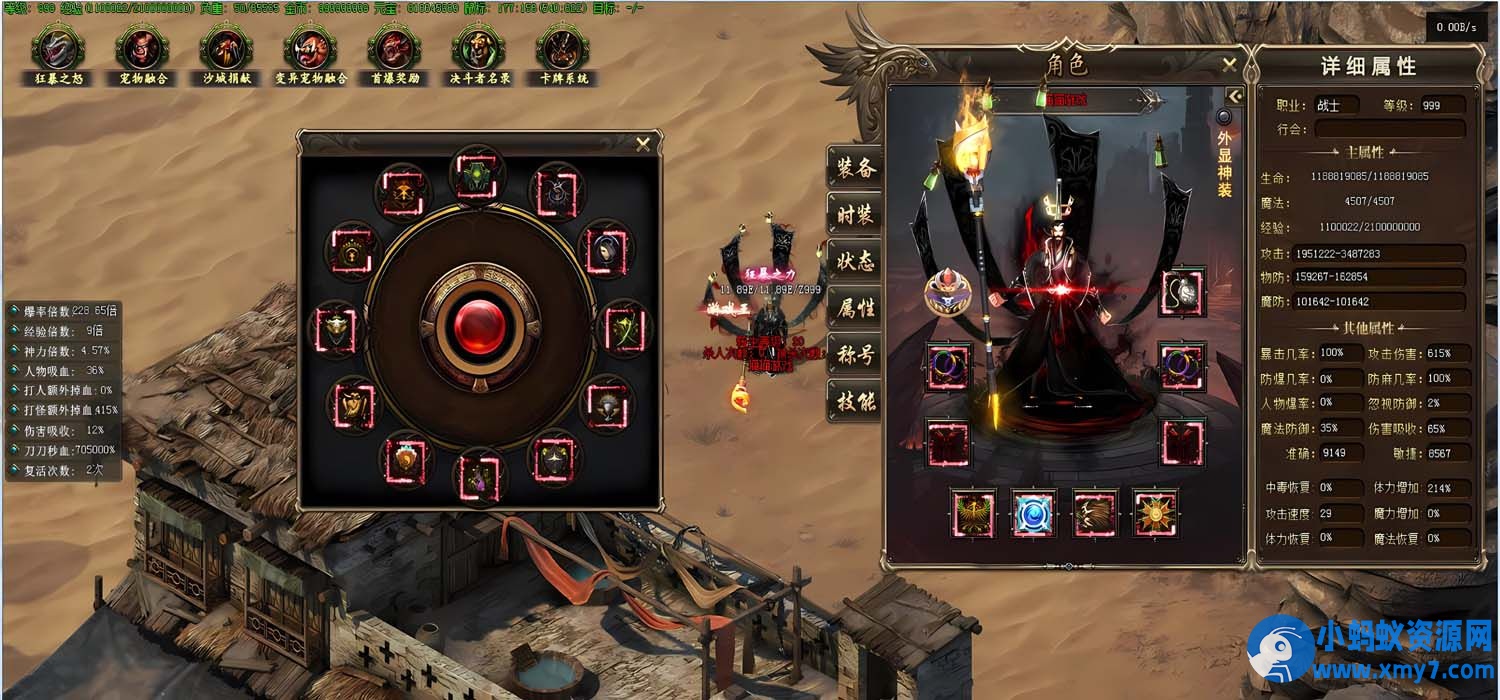Switch to the 状态 status tab
Viewport: 1500px width, 700px height.
[x=855, y=261]
